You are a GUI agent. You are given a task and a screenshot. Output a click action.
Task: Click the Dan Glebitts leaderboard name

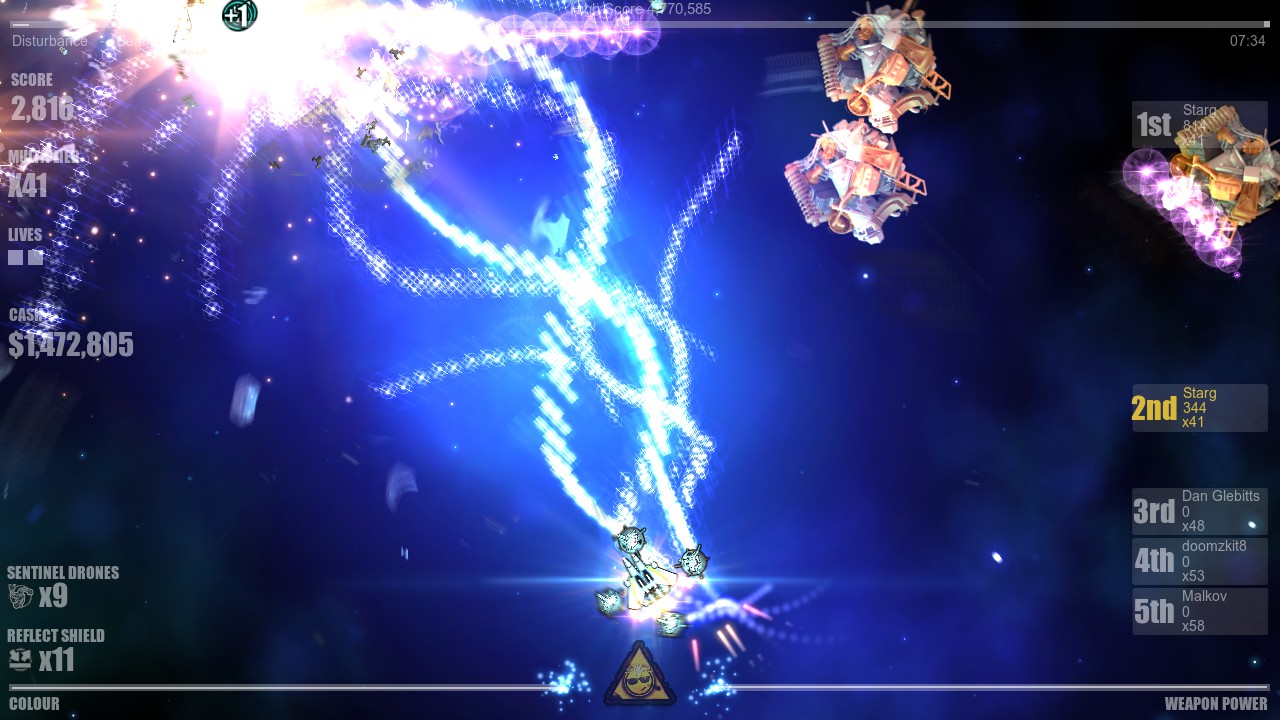(x=1222, y=496)
